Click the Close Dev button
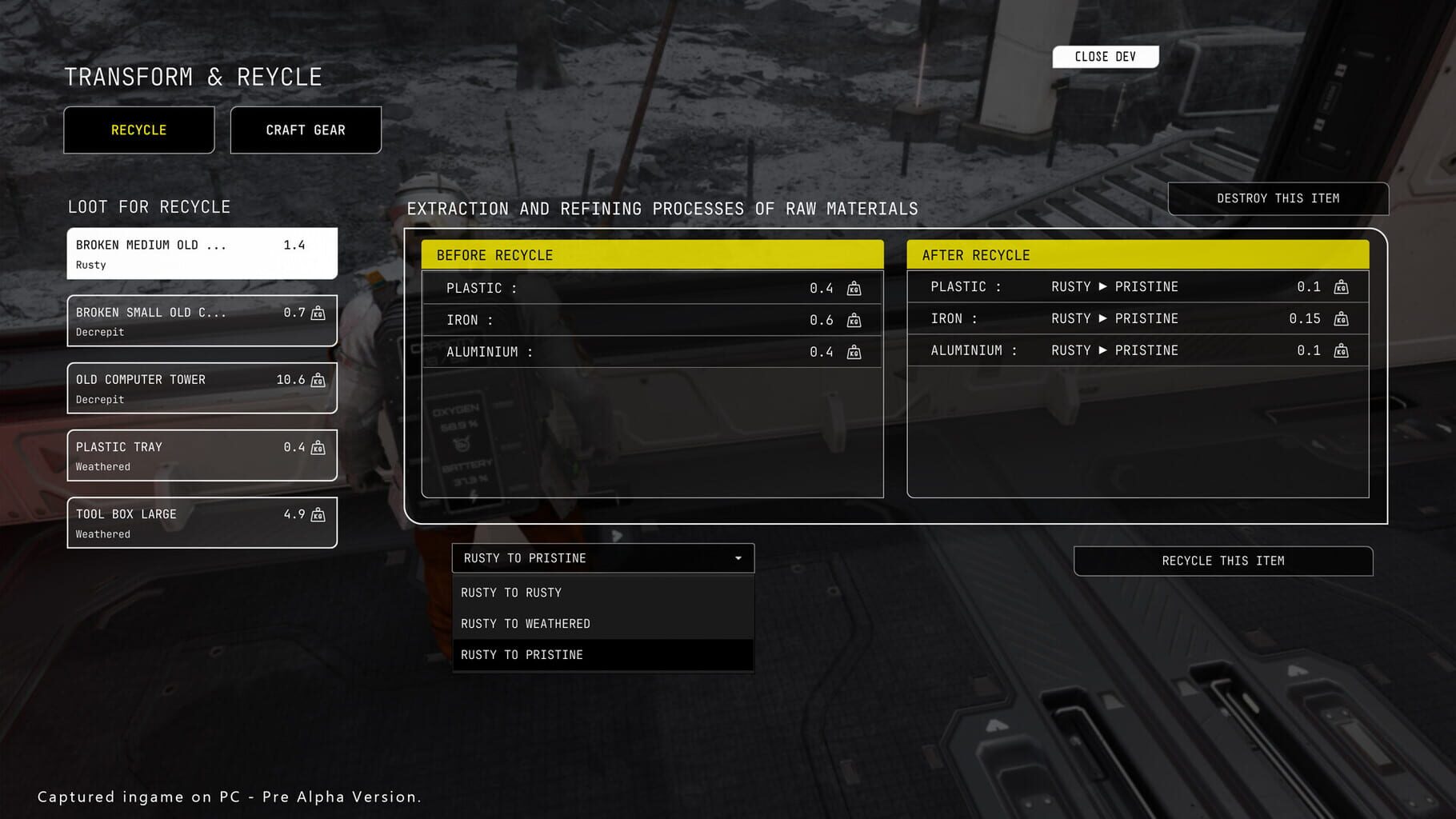The image size is (1456, 819). coord(1106,56)
